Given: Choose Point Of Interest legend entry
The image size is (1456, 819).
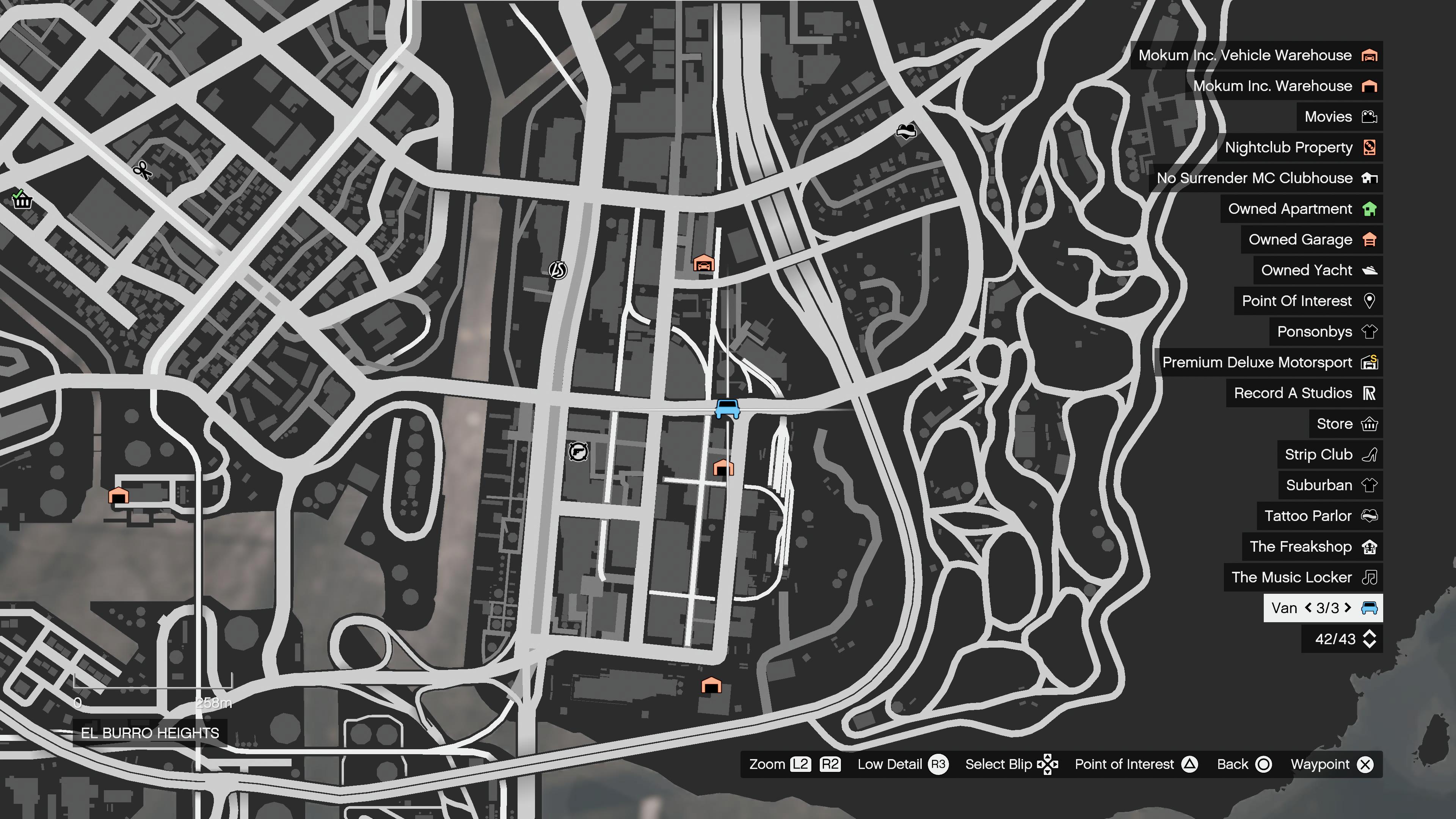Looking at the screenshot, I should pos(1307,301).
